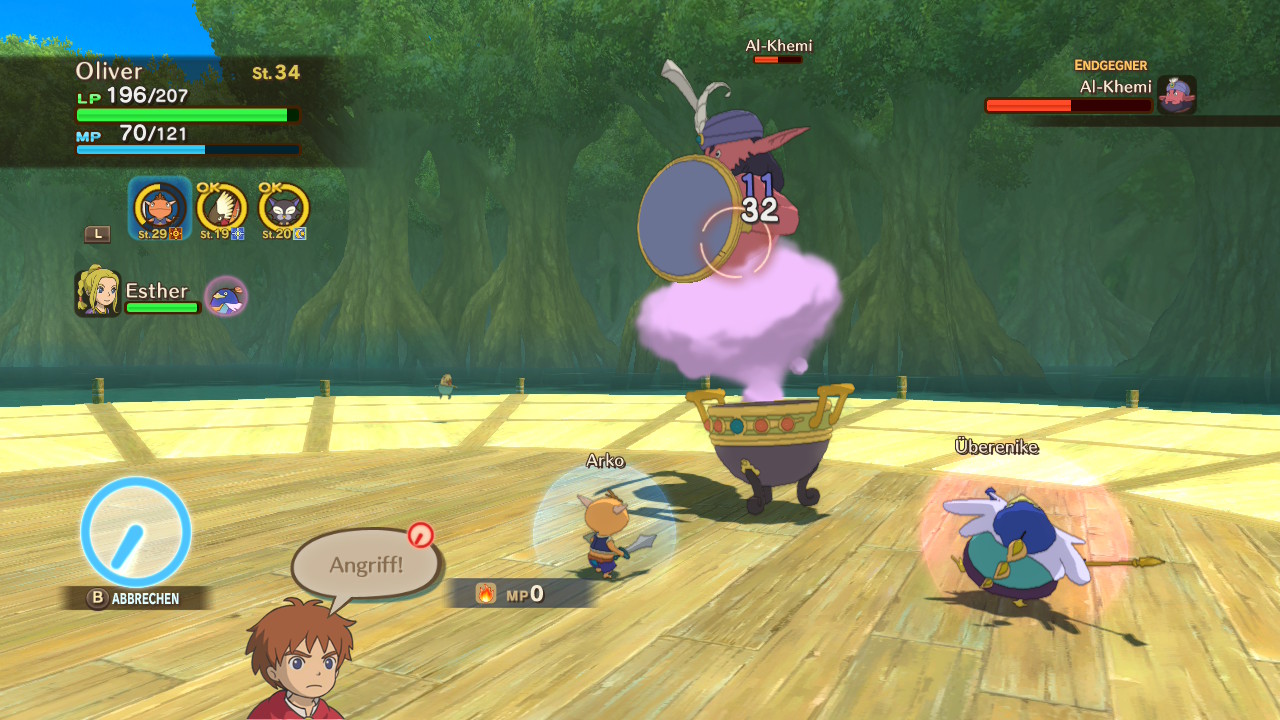Click the Angriff! command bubble
Screen dimensions: 1280x720
(x=366, y=565)
